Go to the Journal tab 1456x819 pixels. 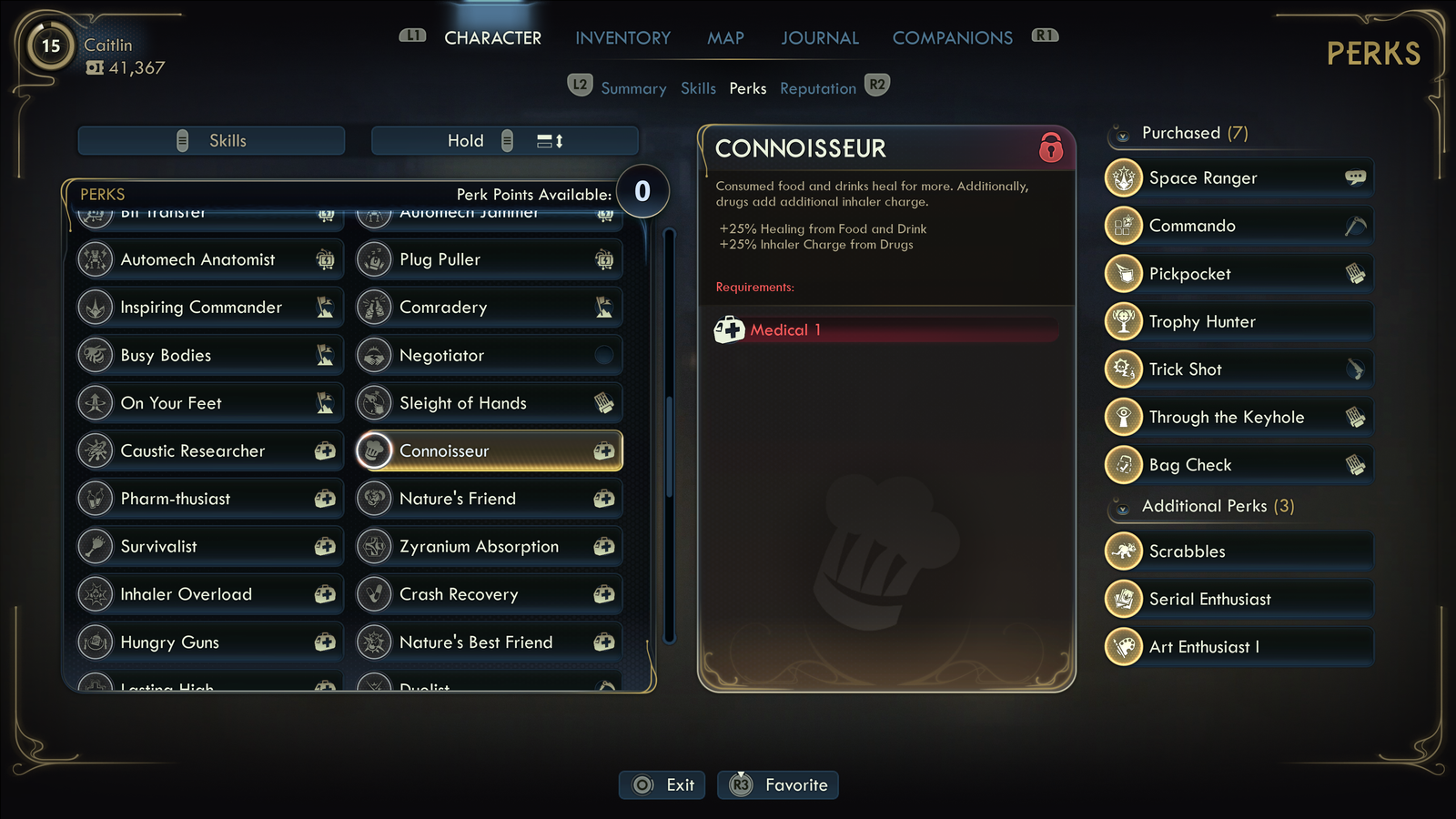(819, 38)
